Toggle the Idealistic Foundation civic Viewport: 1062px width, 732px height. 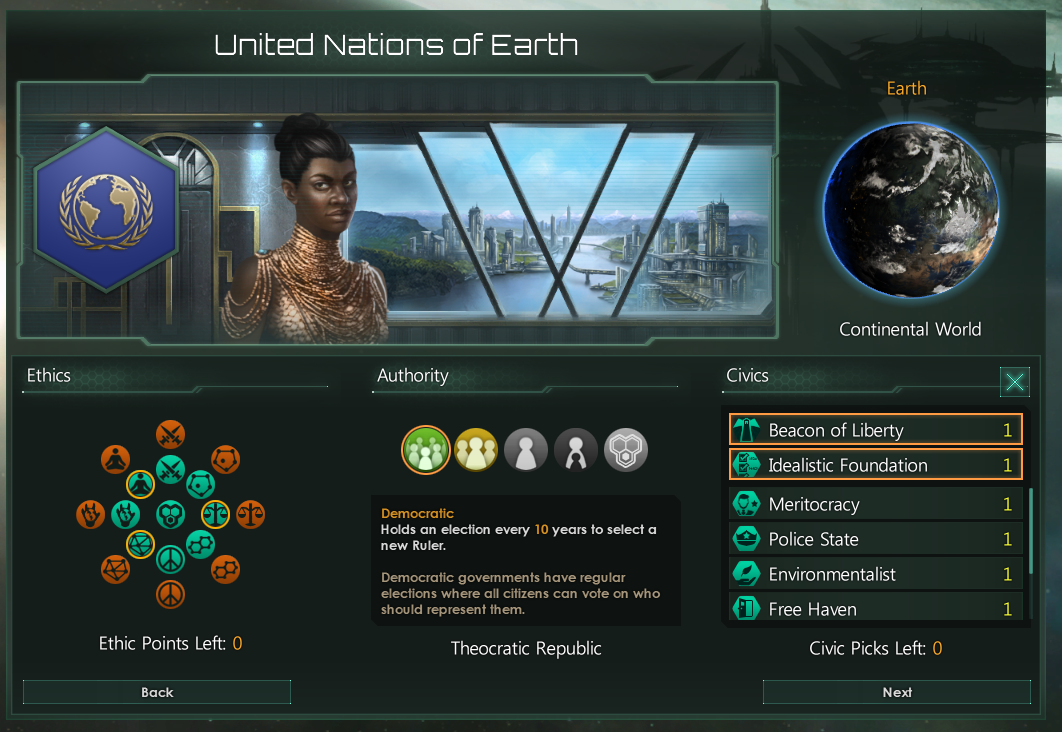pos(875,465)
